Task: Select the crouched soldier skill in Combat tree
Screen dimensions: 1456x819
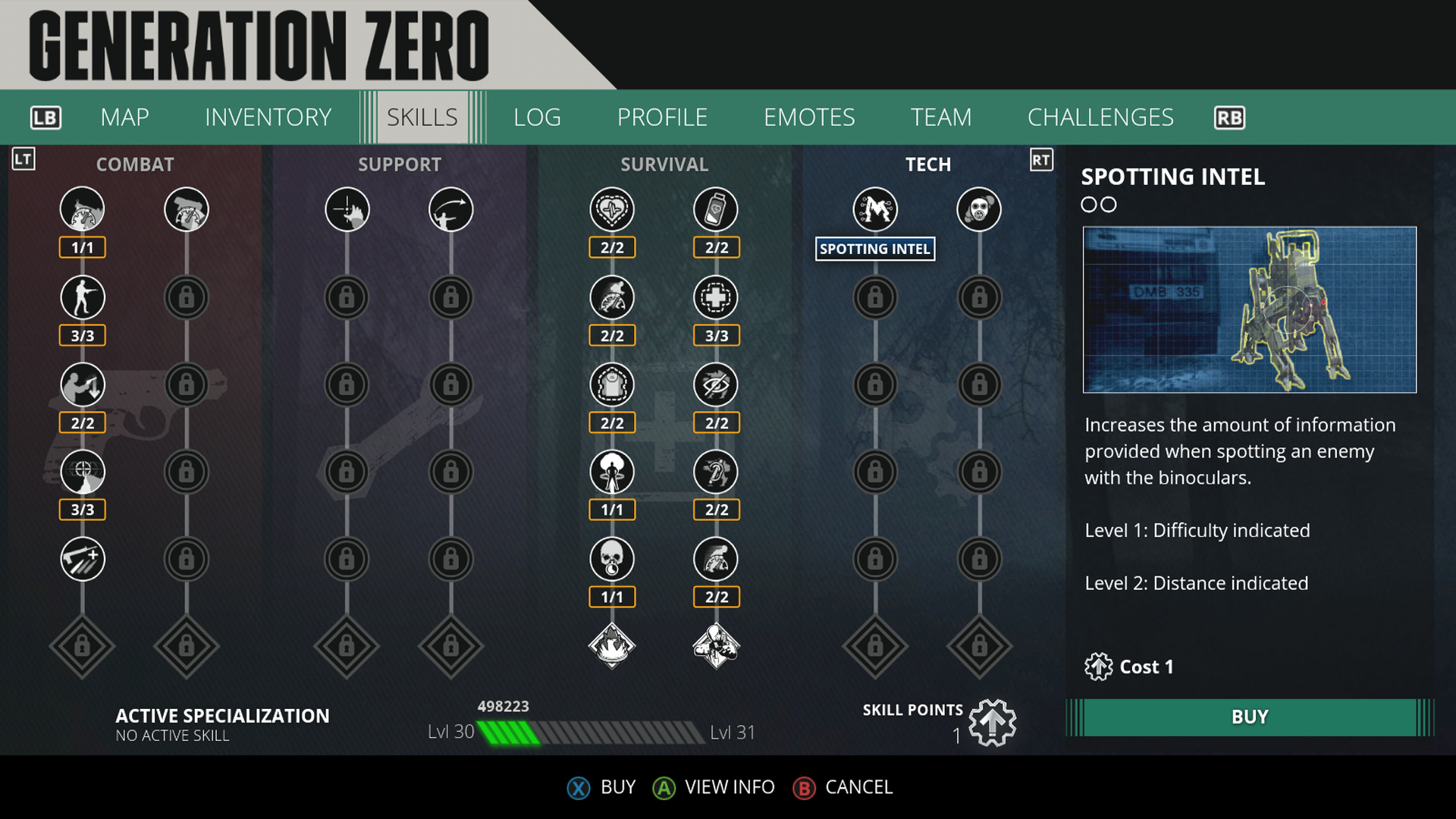Action: [x=82, y=297]
